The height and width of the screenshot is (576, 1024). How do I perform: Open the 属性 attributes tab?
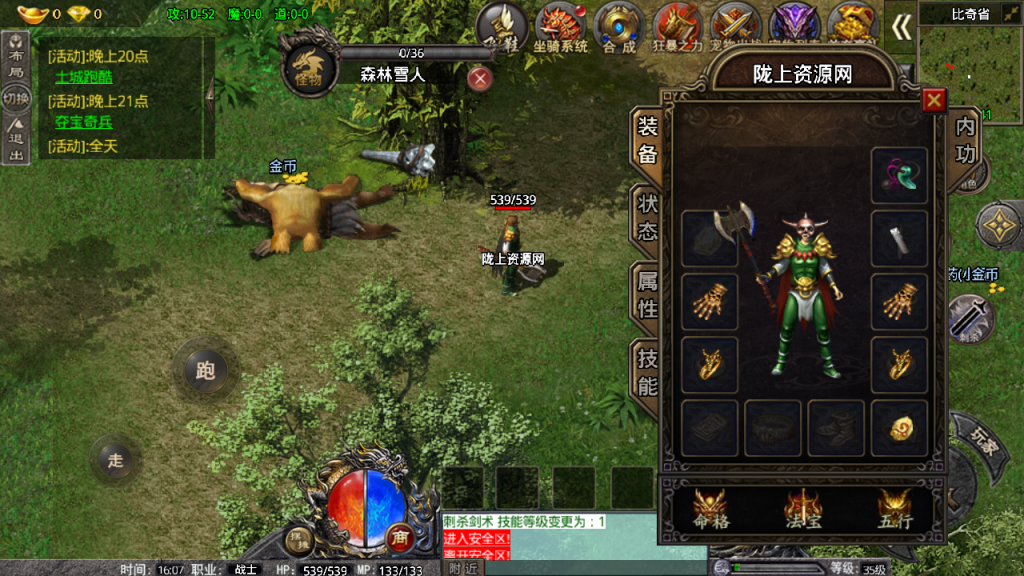648,295
